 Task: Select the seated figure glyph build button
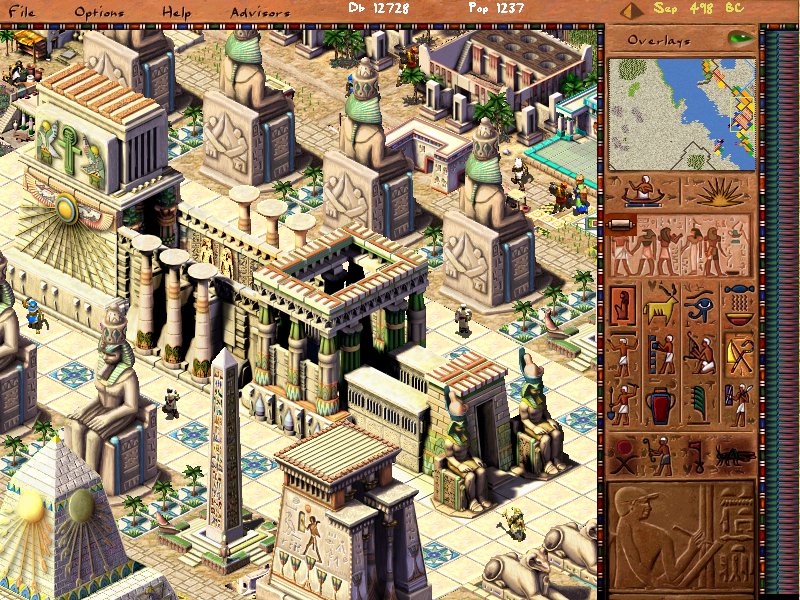point(623,305)
